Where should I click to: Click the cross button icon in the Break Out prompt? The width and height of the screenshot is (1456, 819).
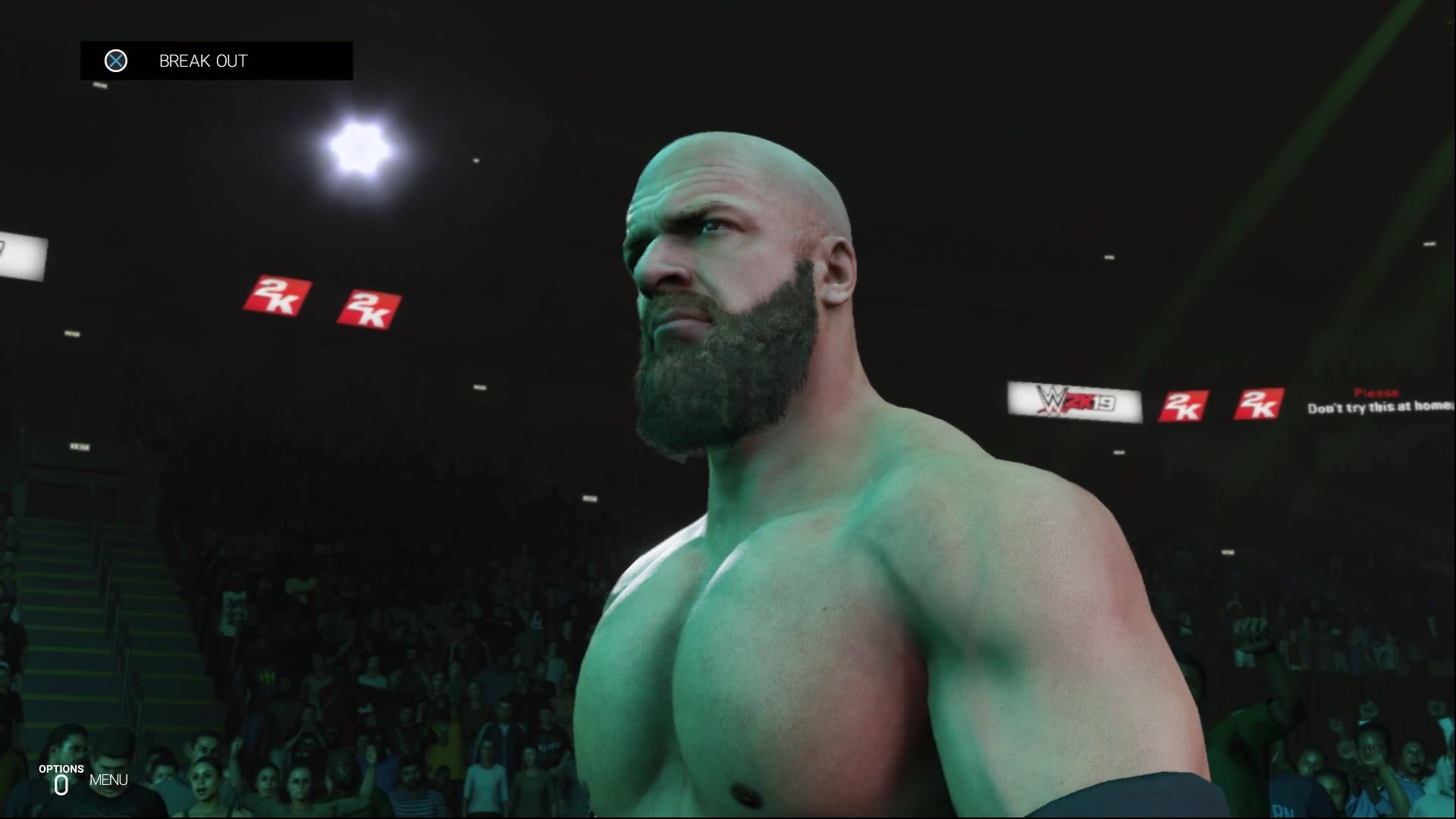point(116,61)
